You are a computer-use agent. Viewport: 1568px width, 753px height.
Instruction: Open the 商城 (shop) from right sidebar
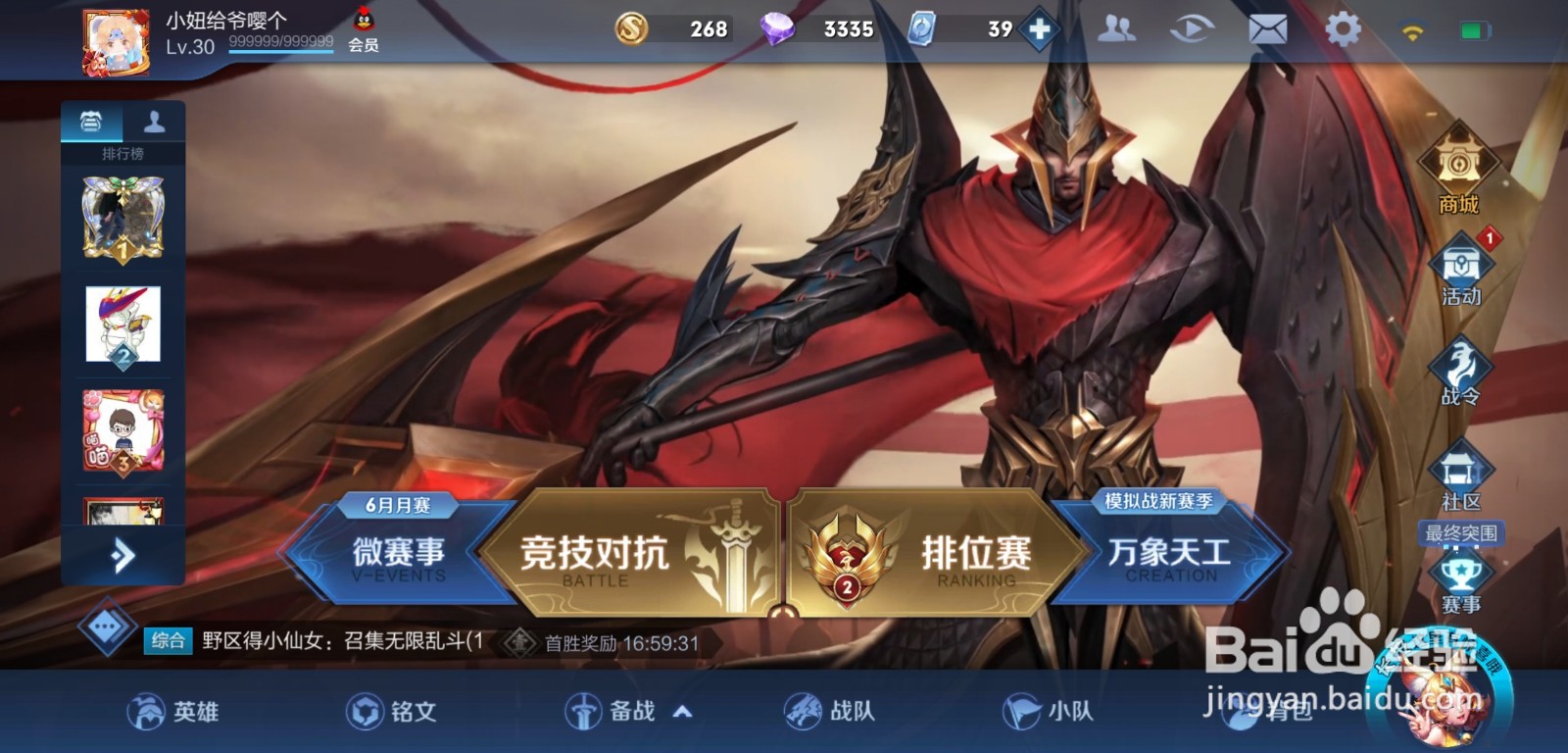1459,179
